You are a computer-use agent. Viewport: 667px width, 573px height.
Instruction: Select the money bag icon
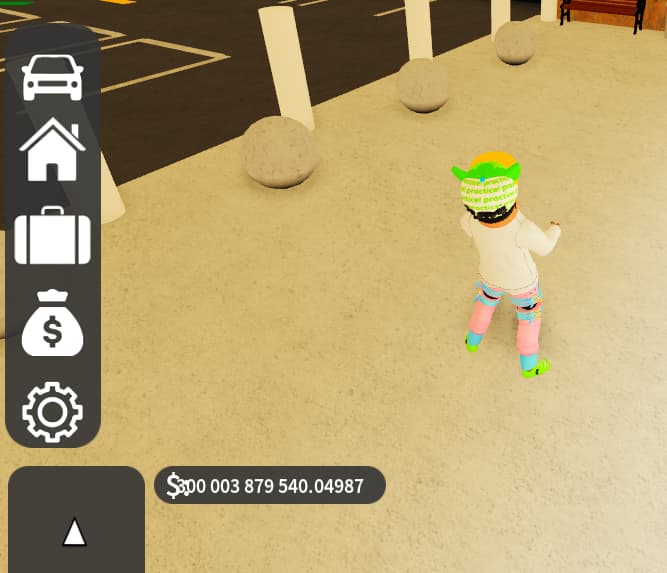(53, 322)
